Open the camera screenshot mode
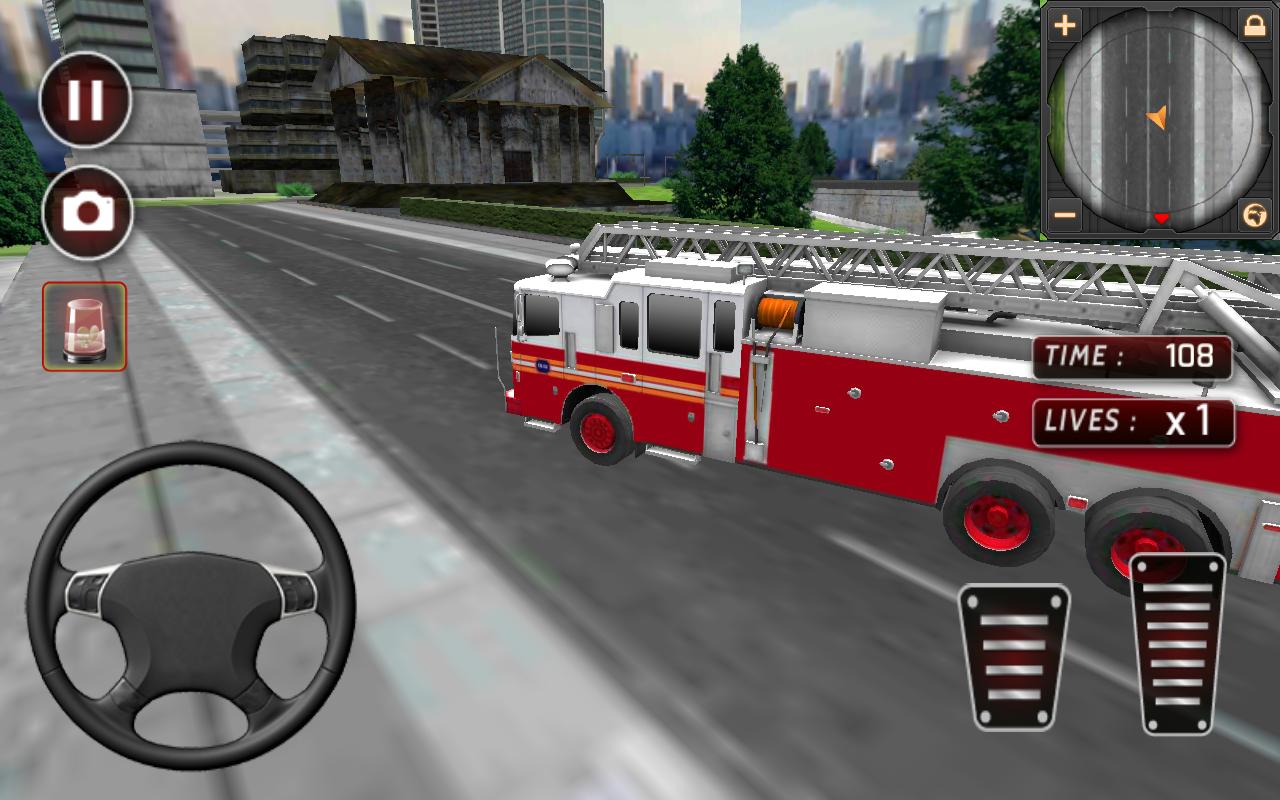 point(85,210)
